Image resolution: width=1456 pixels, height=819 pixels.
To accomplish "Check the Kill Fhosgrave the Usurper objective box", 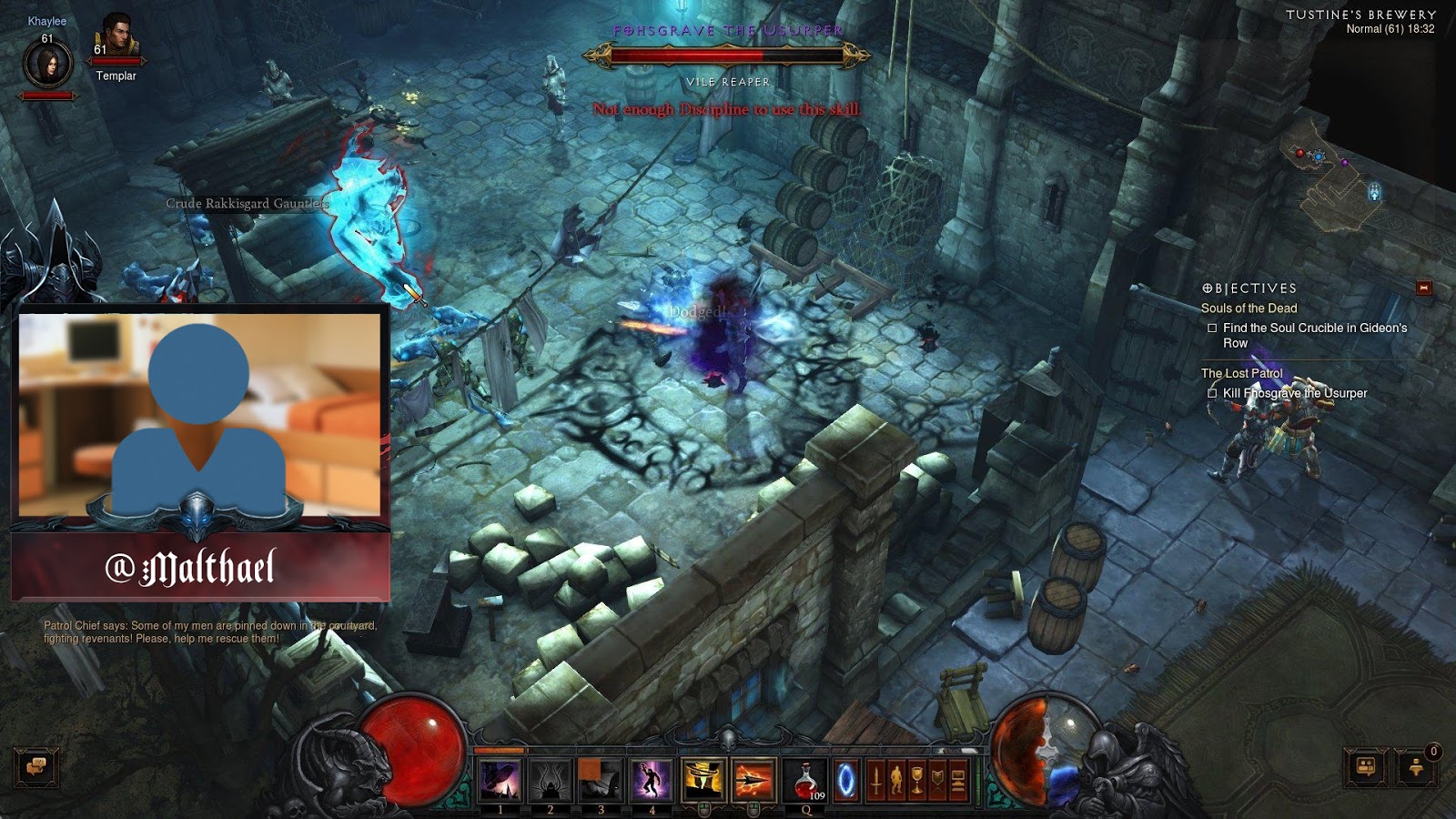I will pos(1214,392).
